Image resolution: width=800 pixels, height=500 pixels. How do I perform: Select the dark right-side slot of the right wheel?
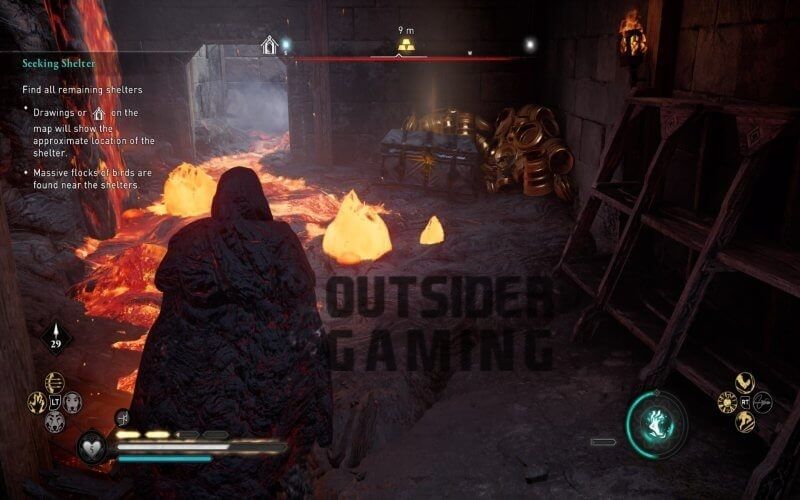[x=763, y=402]
